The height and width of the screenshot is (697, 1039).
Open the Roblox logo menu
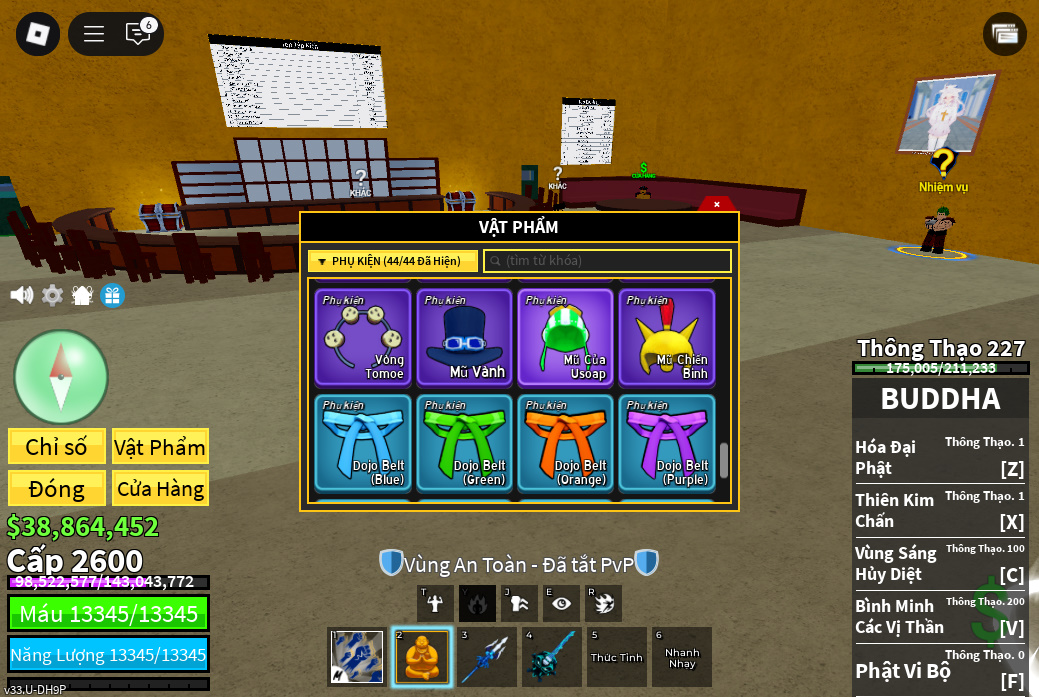[x=37, y=34]
